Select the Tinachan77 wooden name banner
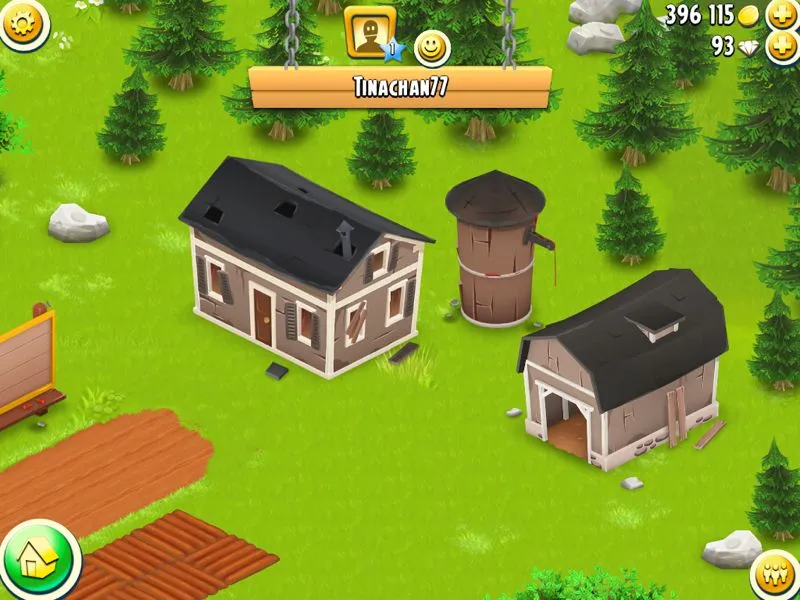The image size is (800, 600). [x=400, y=87]
